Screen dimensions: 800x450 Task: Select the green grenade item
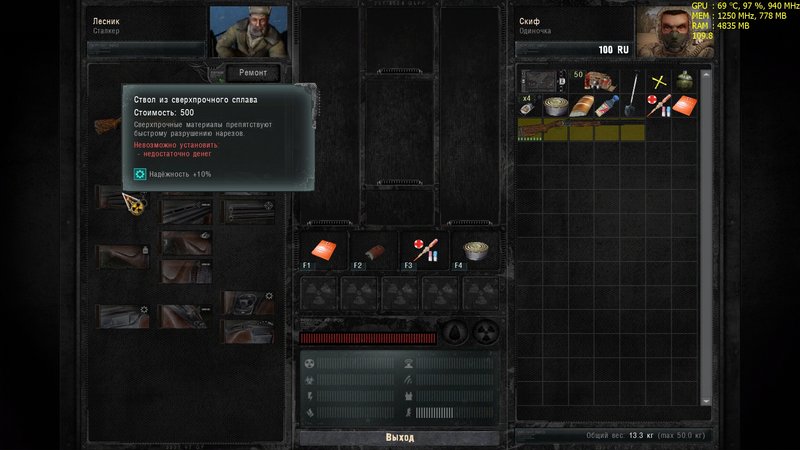684,81
